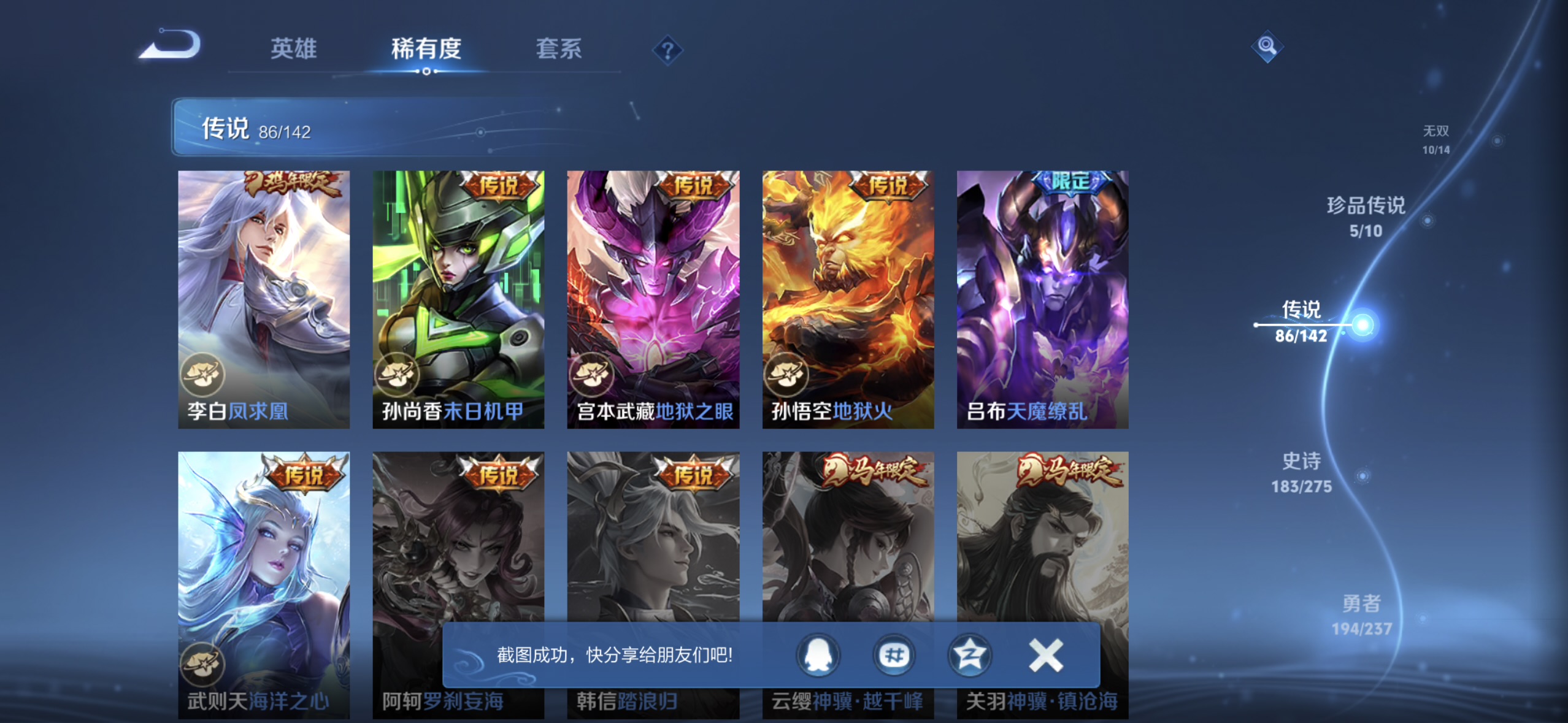Open the help question mark icon
The height and width of the screenshot is (723, 1568).
pyautogui.click(x=668, y=49)
